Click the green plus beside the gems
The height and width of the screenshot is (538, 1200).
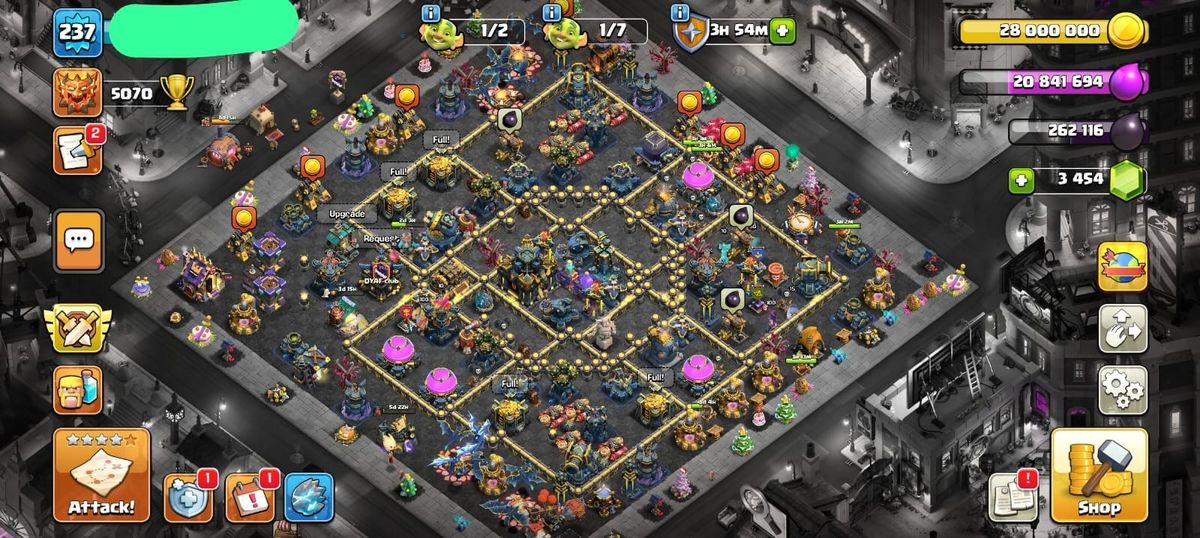(1022, 180)
